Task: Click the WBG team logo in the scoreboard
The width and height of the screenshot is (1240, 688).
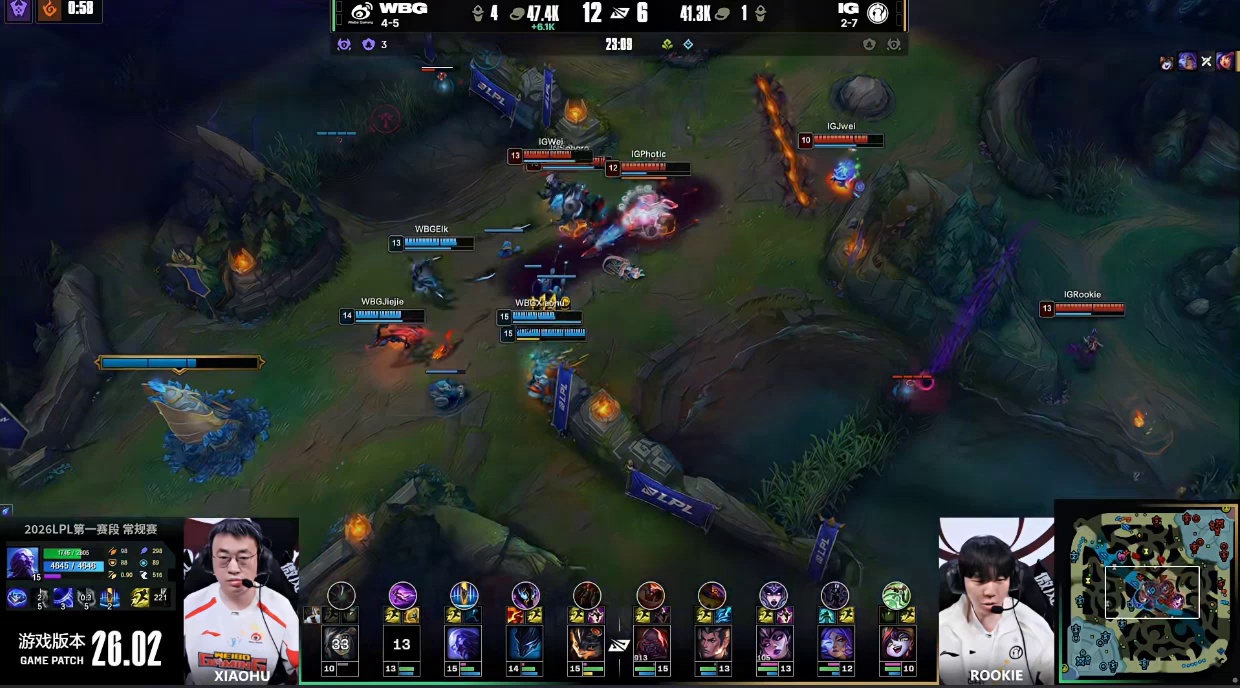Action: [x=361, y=13]
